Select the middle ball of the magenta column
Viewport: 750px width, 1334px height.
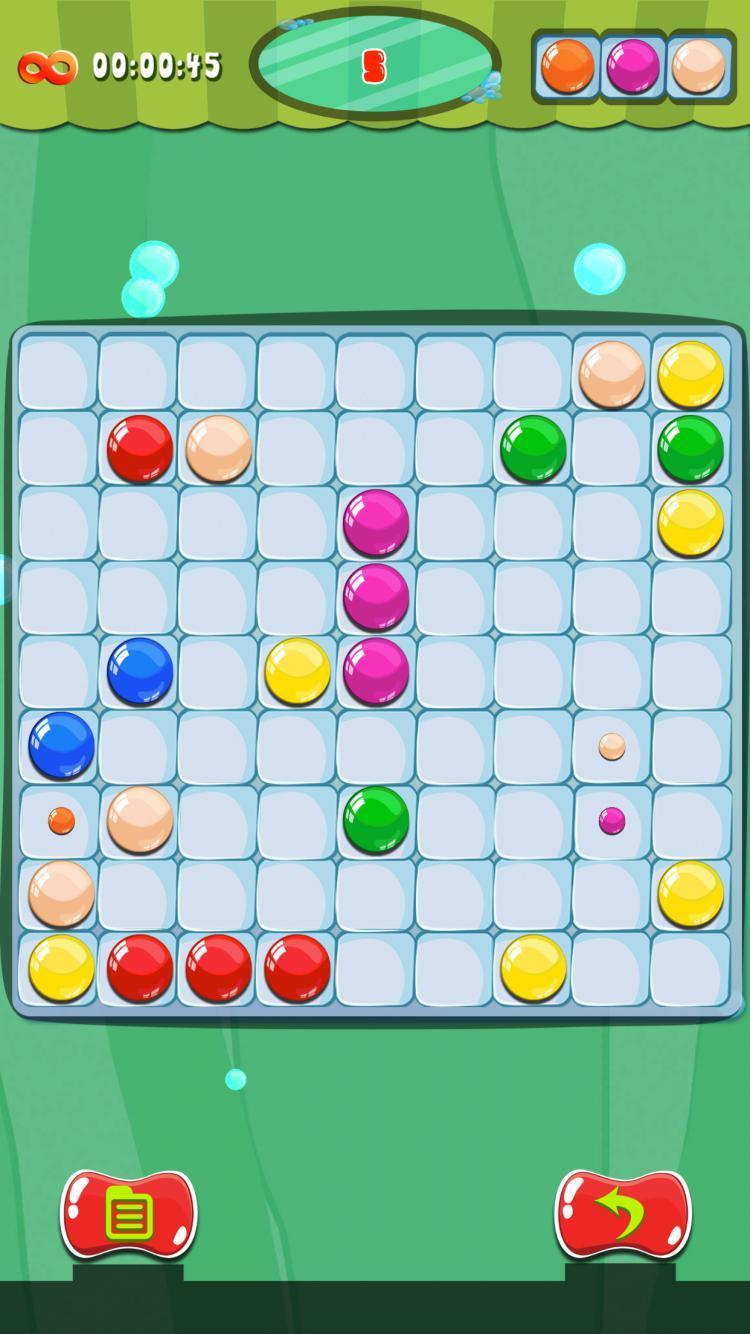click(376, 597)
